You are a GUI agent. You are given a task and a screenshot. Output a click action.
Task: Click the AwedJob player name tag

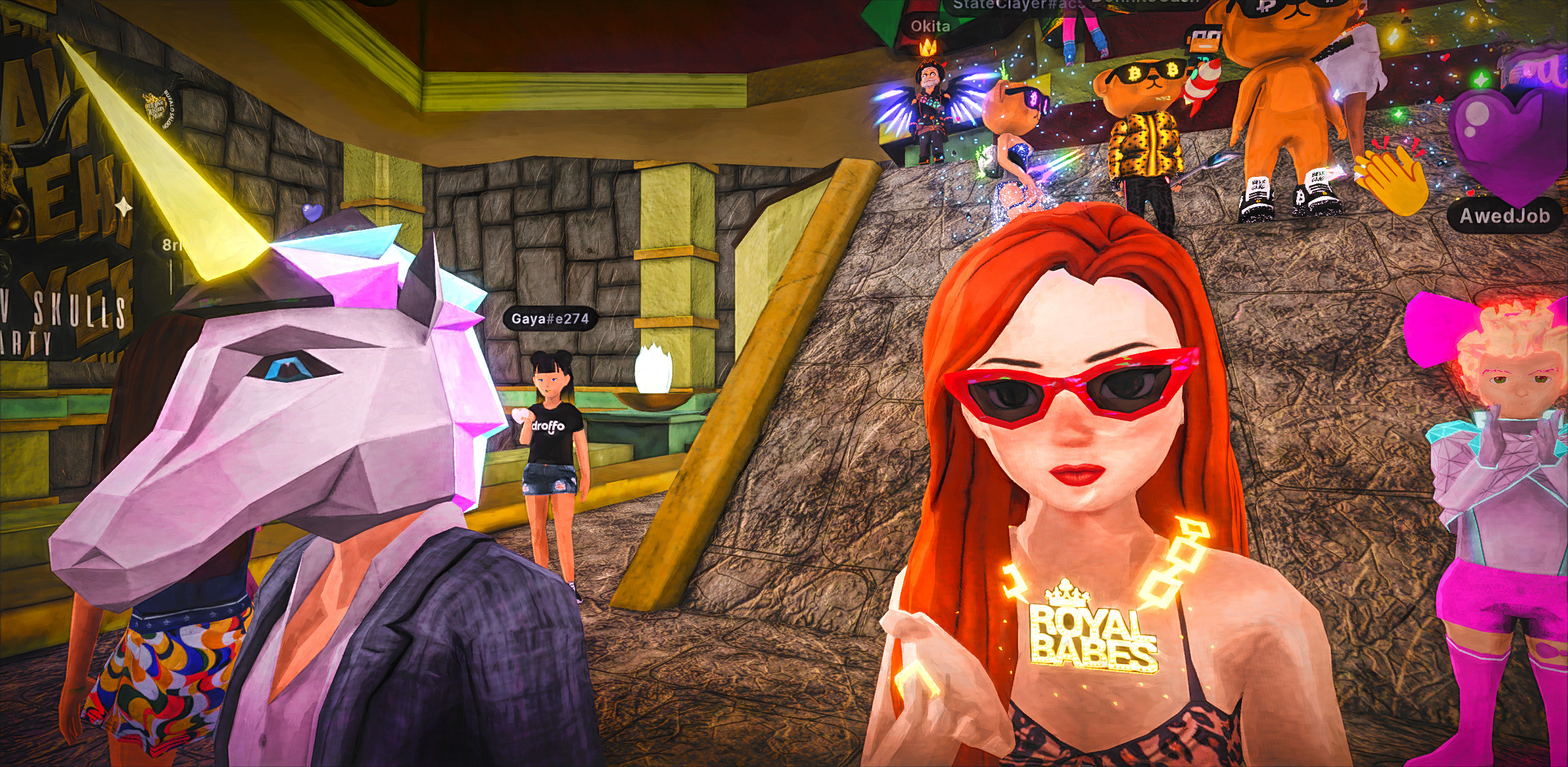pyautogui.click(x=1503, y=216)
